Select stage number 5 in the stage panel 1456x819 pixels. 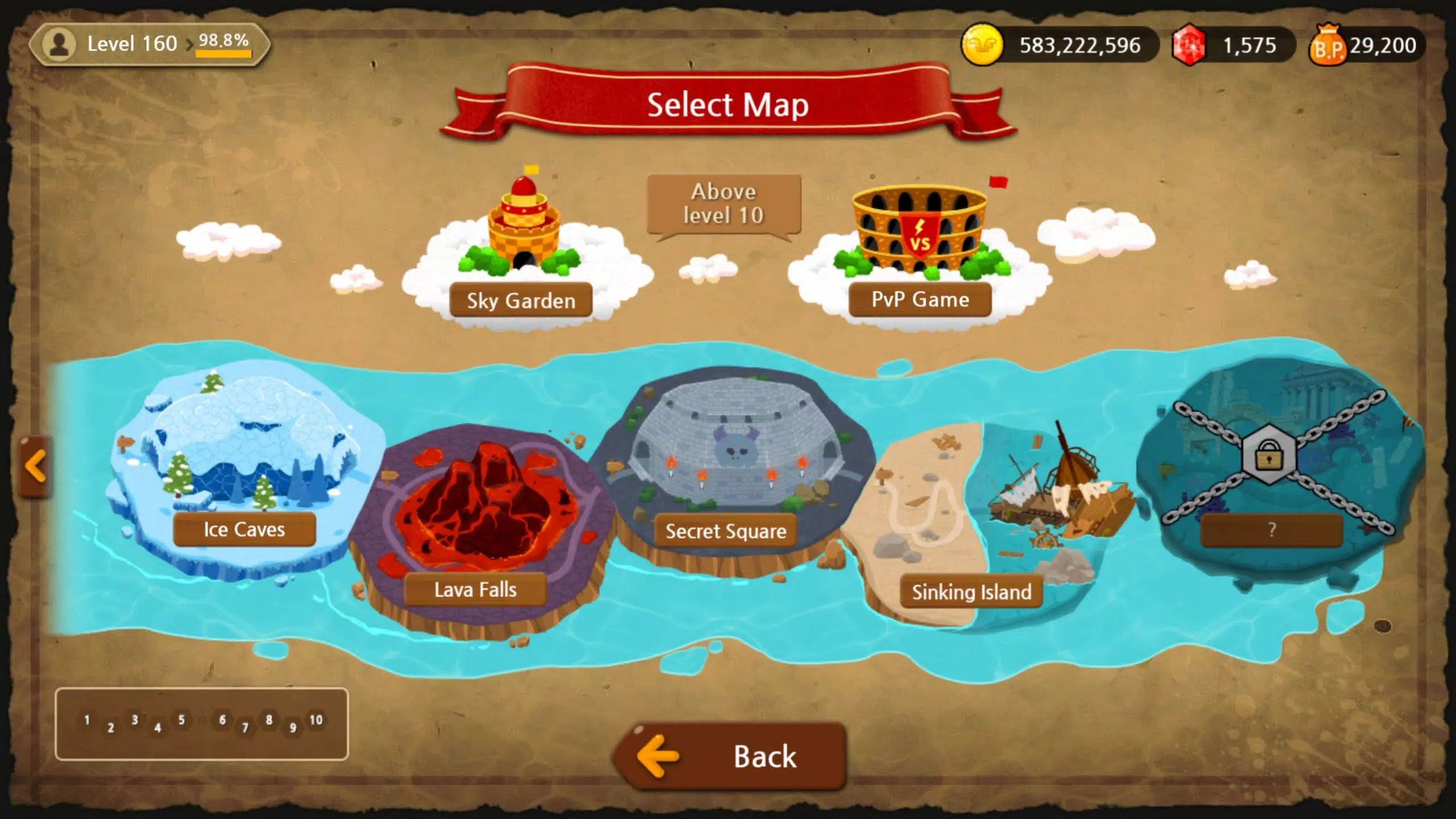(181, 720)
